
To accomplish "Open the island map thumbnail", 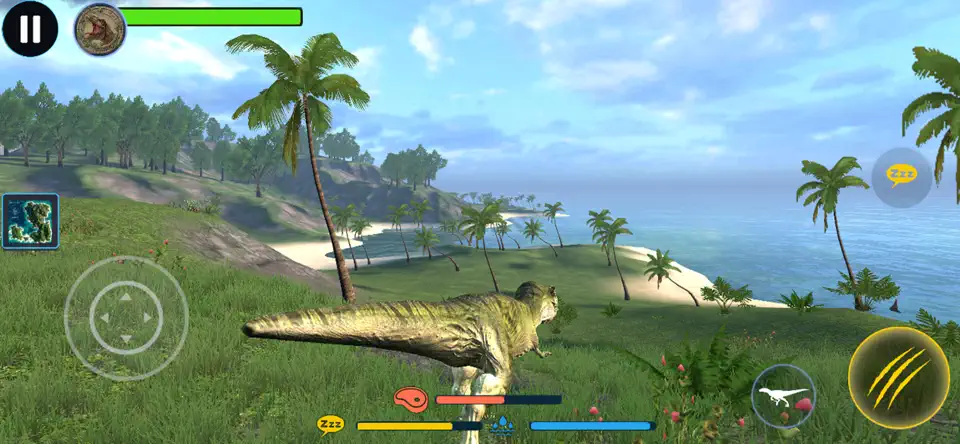I will pyautogui.click(x=30, y=221).
